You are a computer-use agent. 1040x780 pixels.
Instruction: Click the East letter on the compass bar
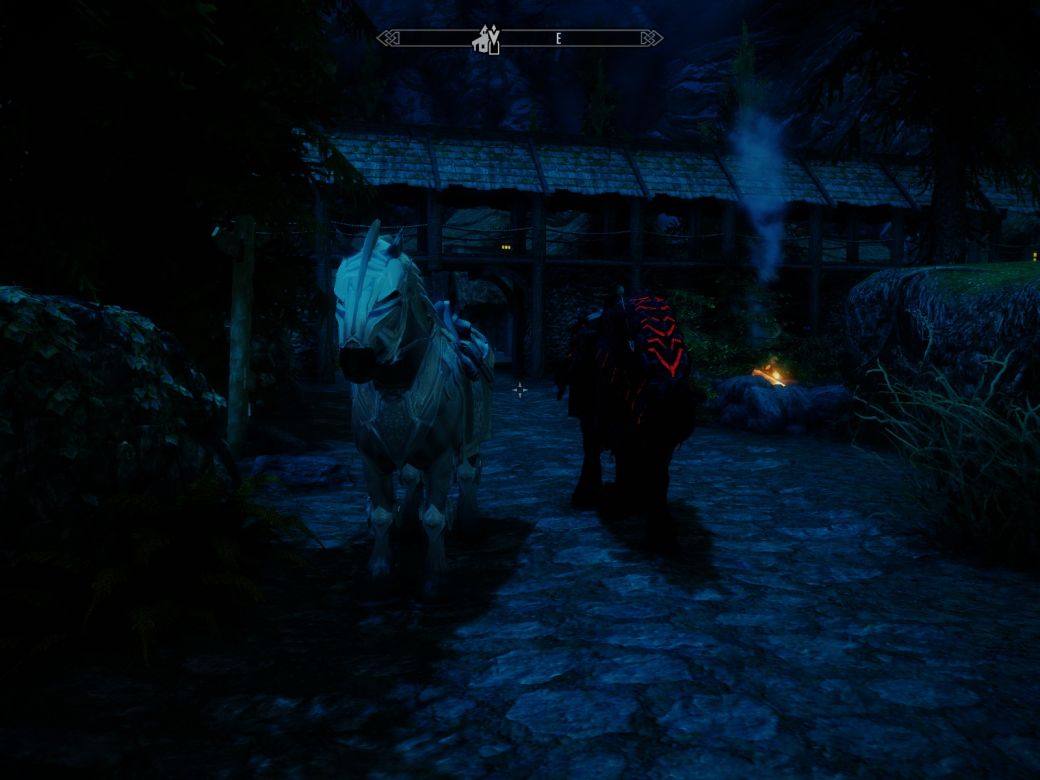tap(558, 39)
